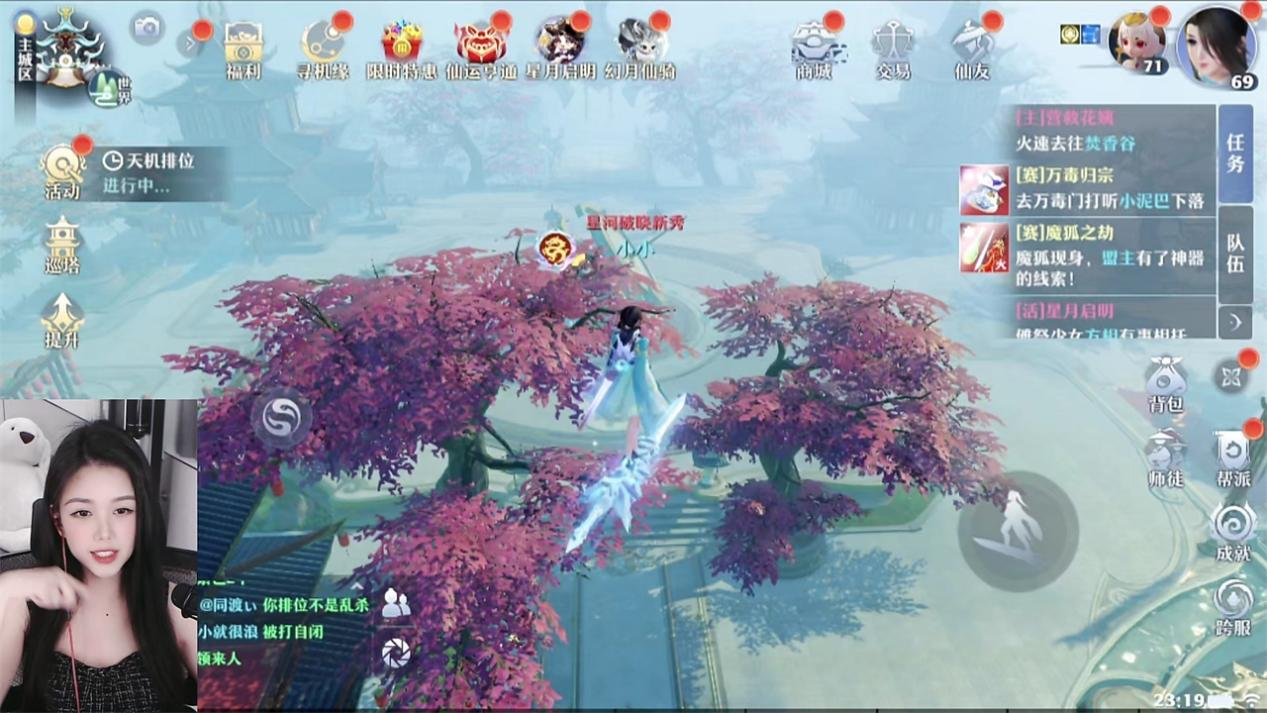Open the player character portrait
Image resolution: width=1267 pixels, height=713 pixels.
[x=1216, y=46]
